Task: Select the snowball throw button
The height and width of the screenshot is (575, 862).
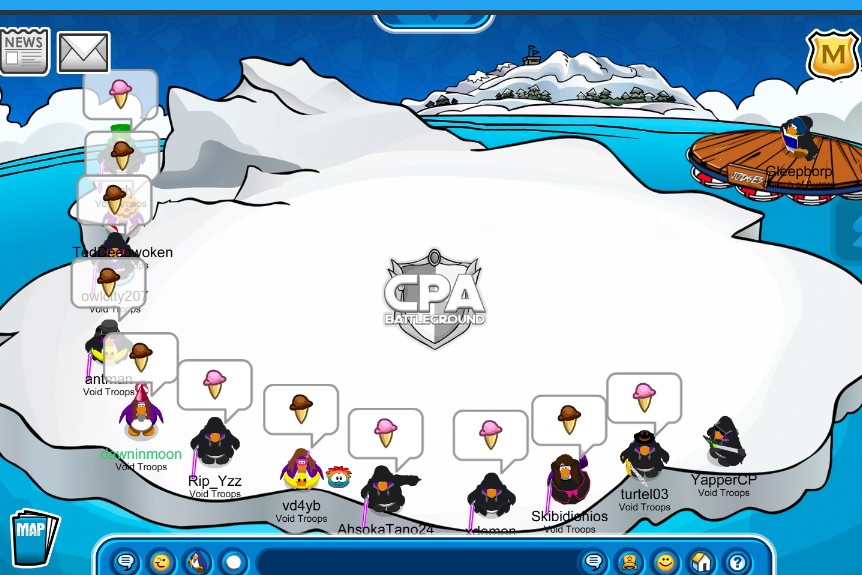Action: pos(233,562)
